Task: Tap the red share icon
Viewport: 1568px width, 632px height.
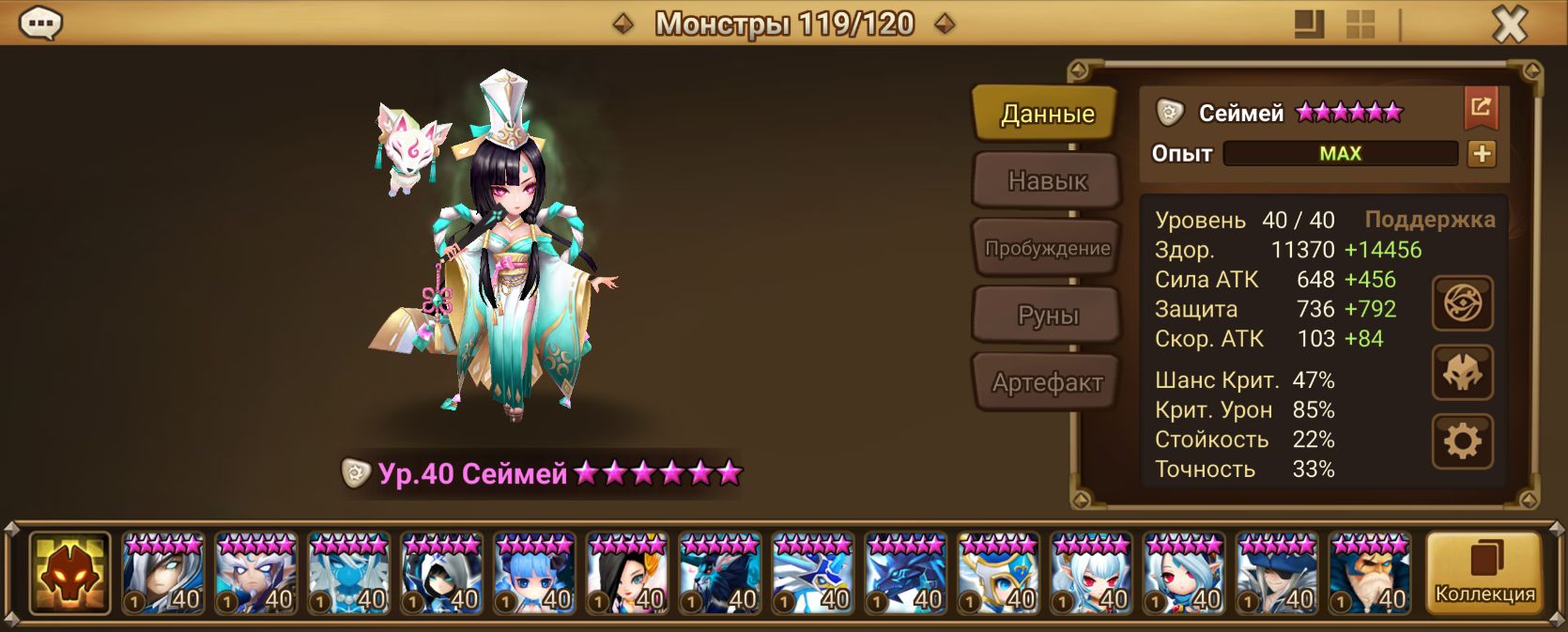Action: [x=1481, y=108]
